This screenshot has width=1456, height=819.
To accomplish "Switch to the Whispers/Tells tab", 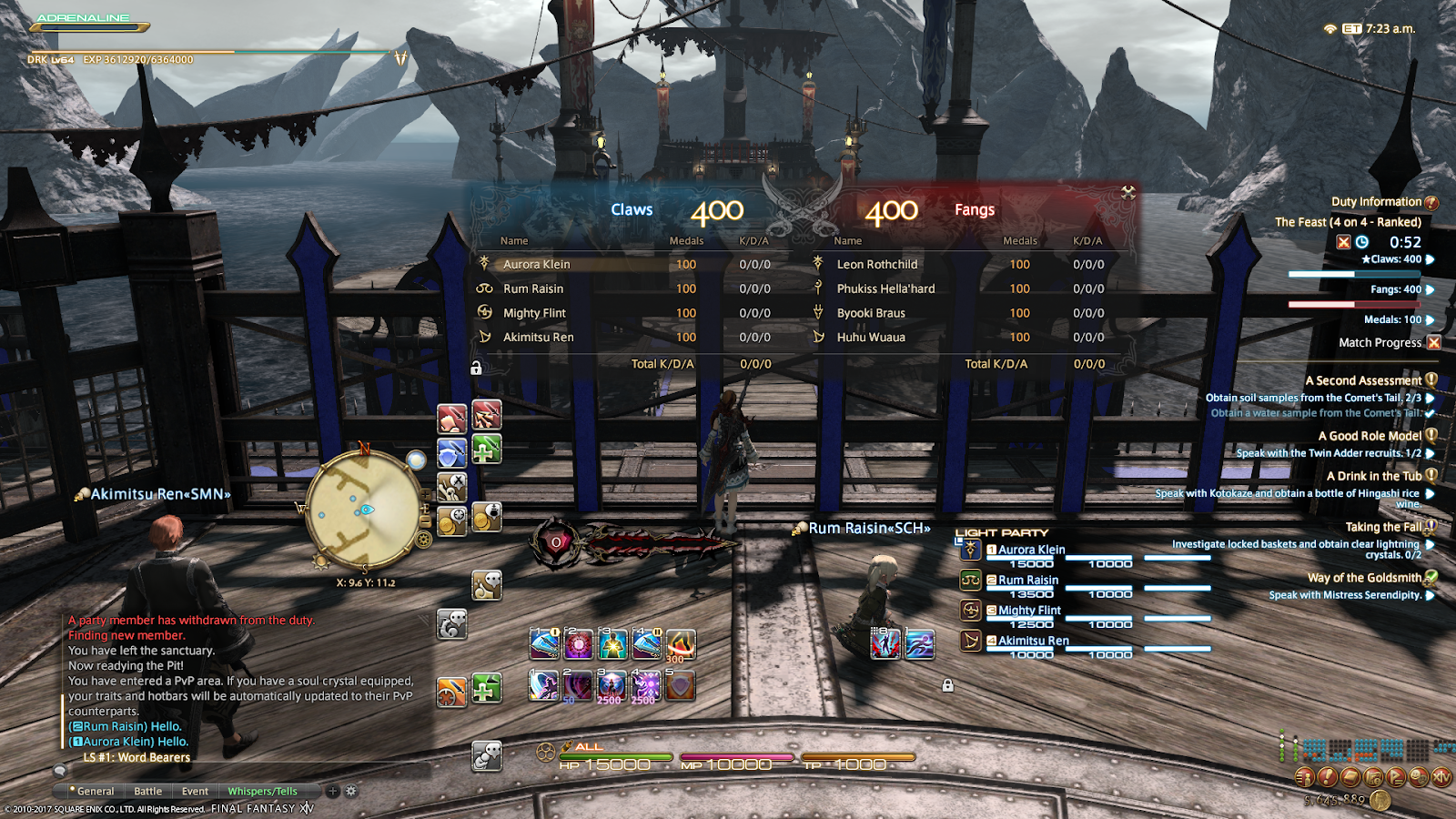I will [x=262, y=792].
